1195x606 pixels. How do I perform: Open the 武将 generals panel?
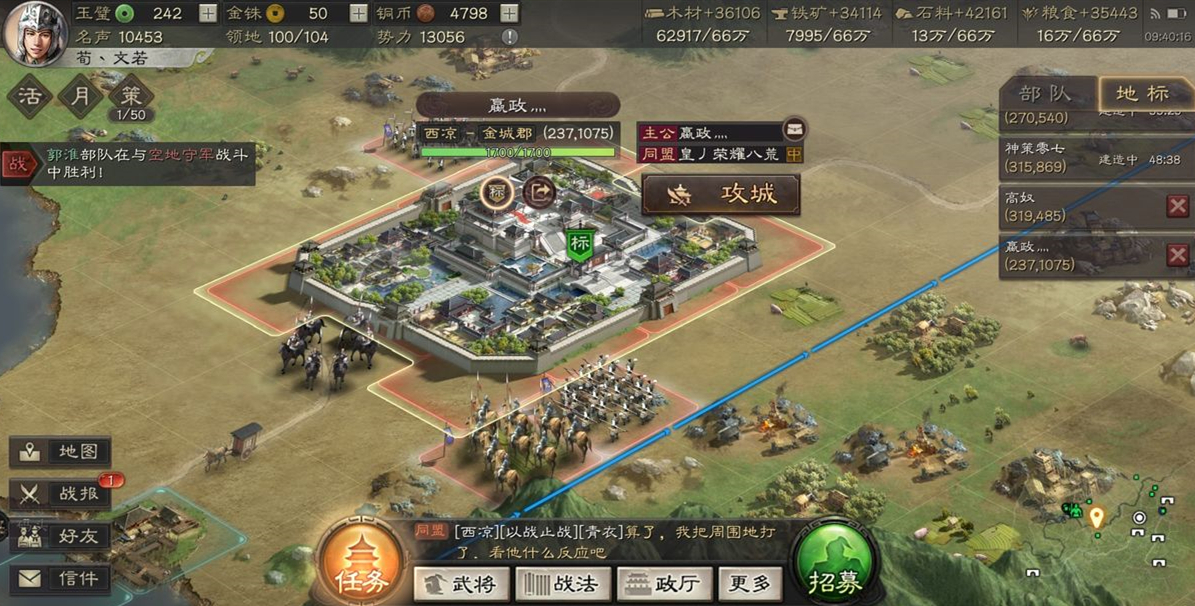point(462,583)
